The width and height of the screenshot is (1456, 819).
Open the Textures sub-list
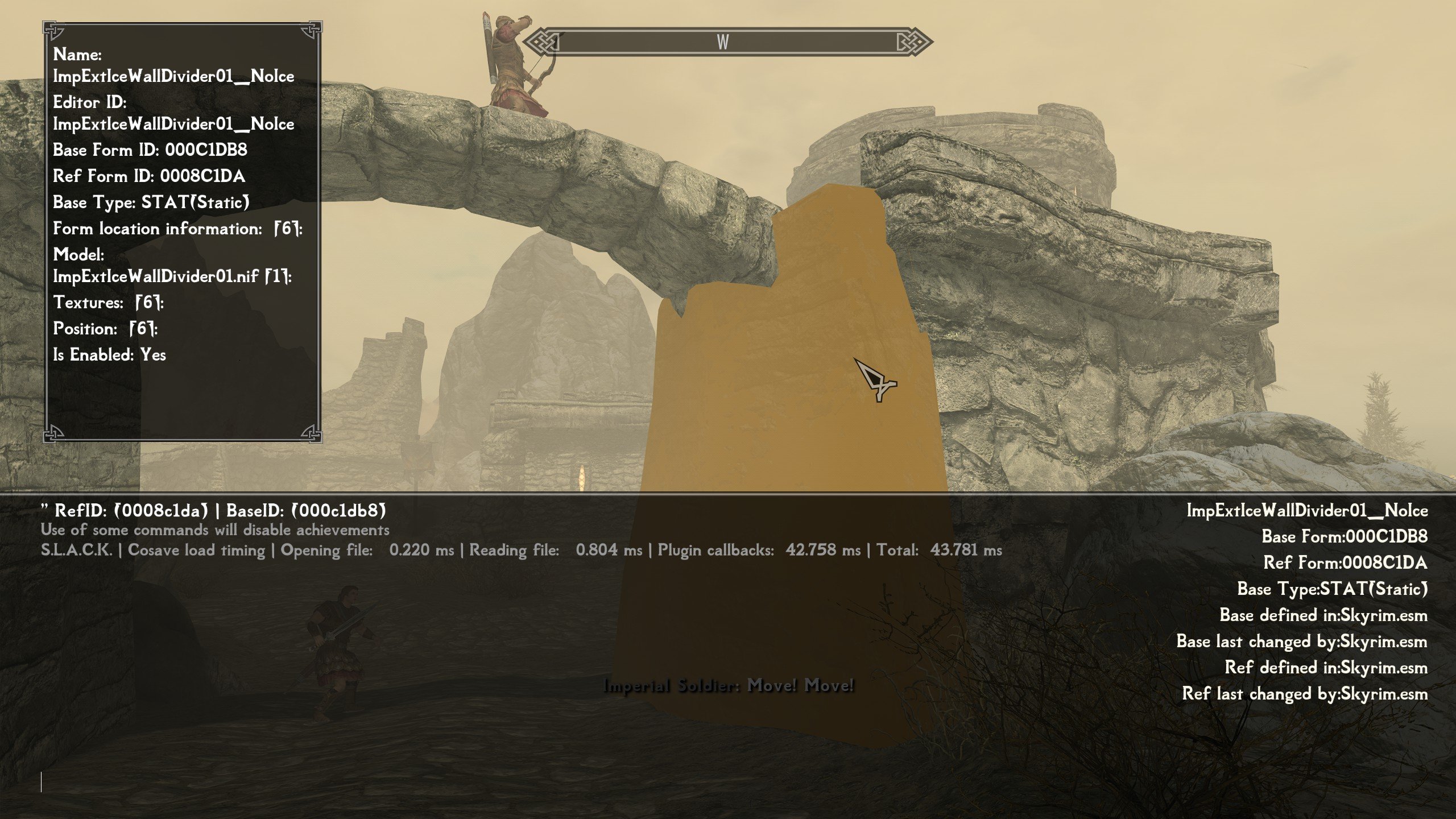(108, 303)
